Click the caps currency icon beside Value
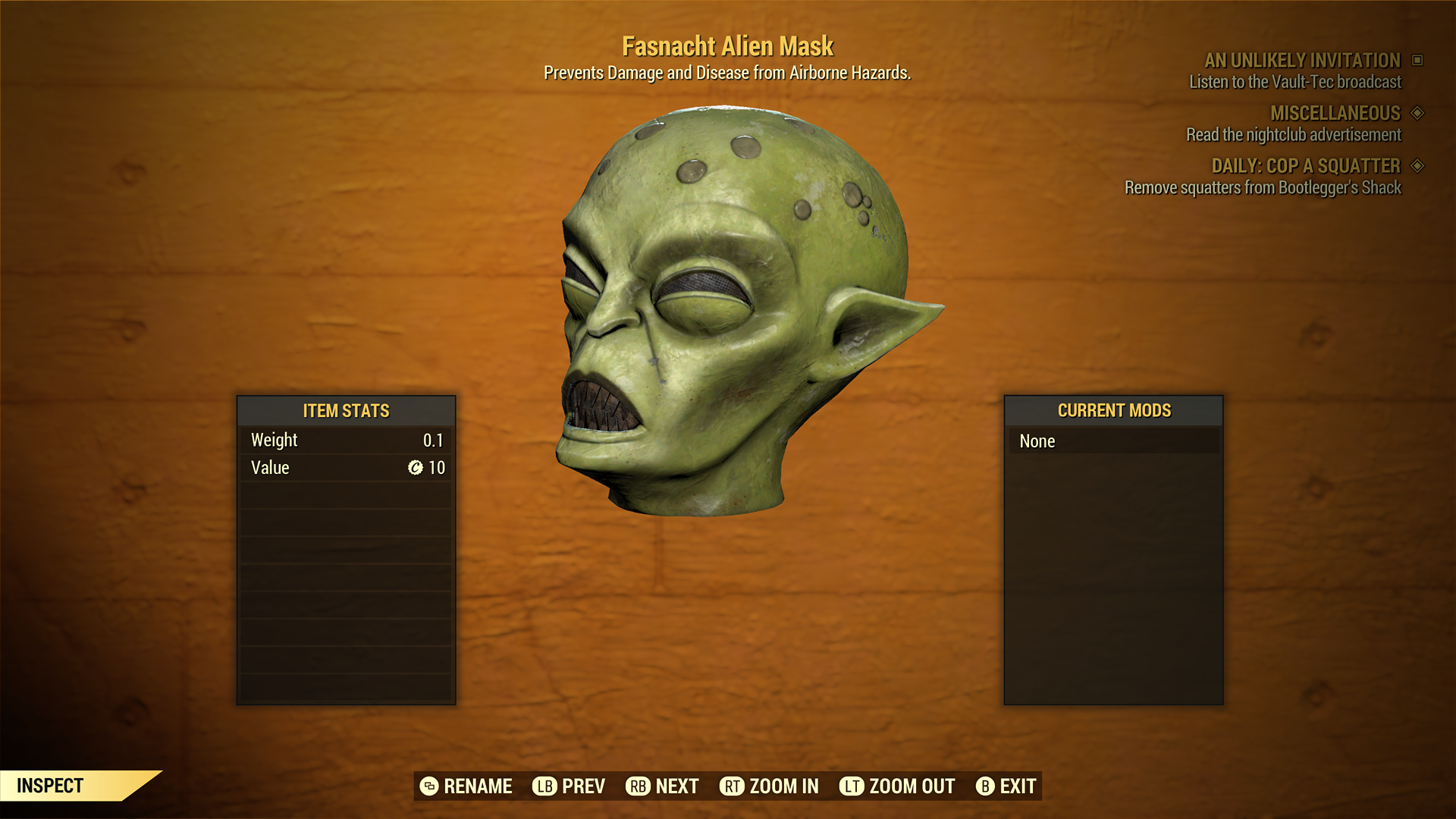The width and height of the screenshot is (1456, 819). coord(414,468)
